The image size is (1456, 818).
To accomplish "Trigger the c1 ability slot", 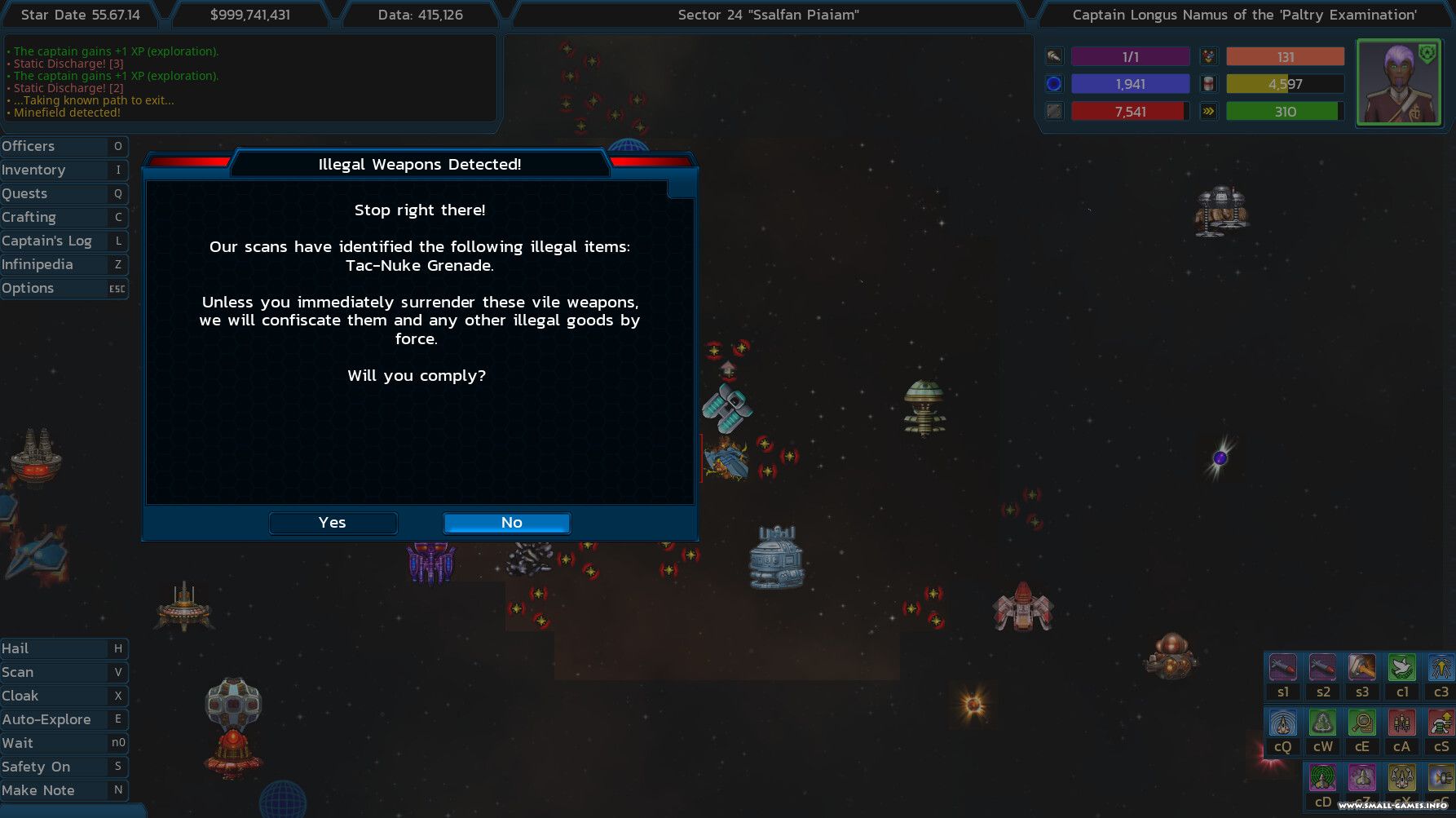I will (1402, 669).
